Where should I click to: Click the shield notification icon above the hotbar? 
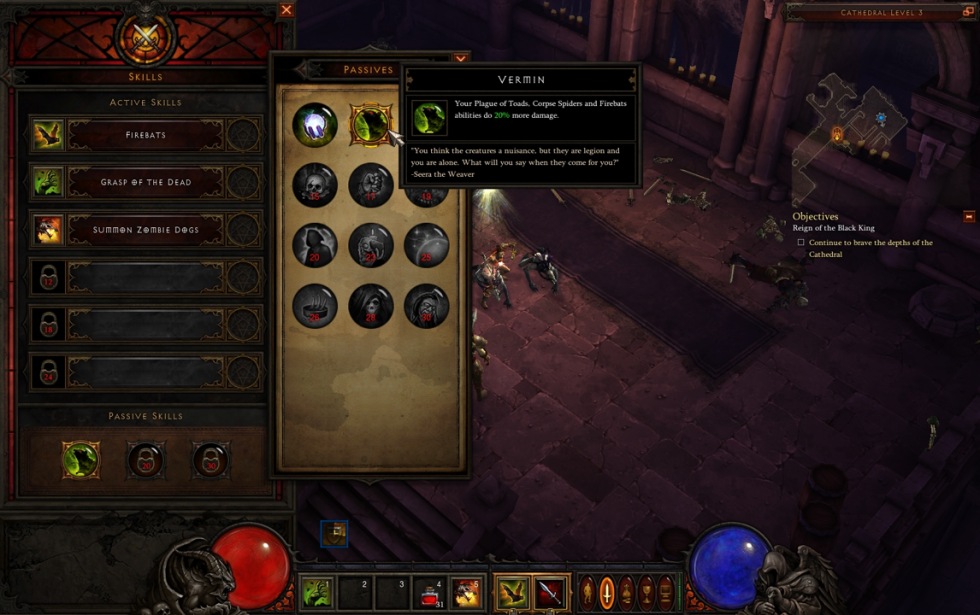[x=334, y=533]
